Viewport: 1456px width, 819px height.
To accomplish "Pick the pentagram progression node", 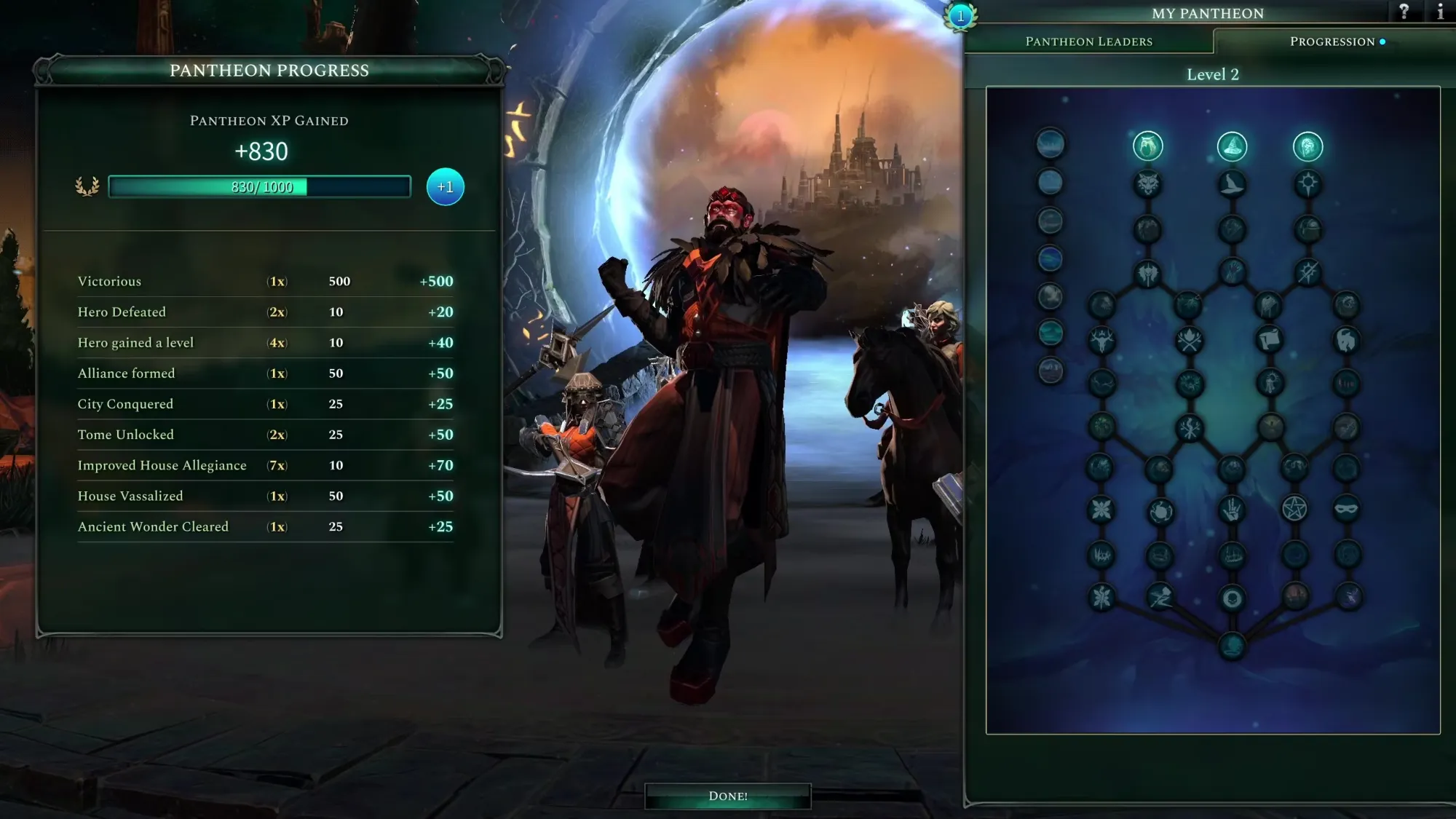I will pyautogui.click(x=1294, y=509).
